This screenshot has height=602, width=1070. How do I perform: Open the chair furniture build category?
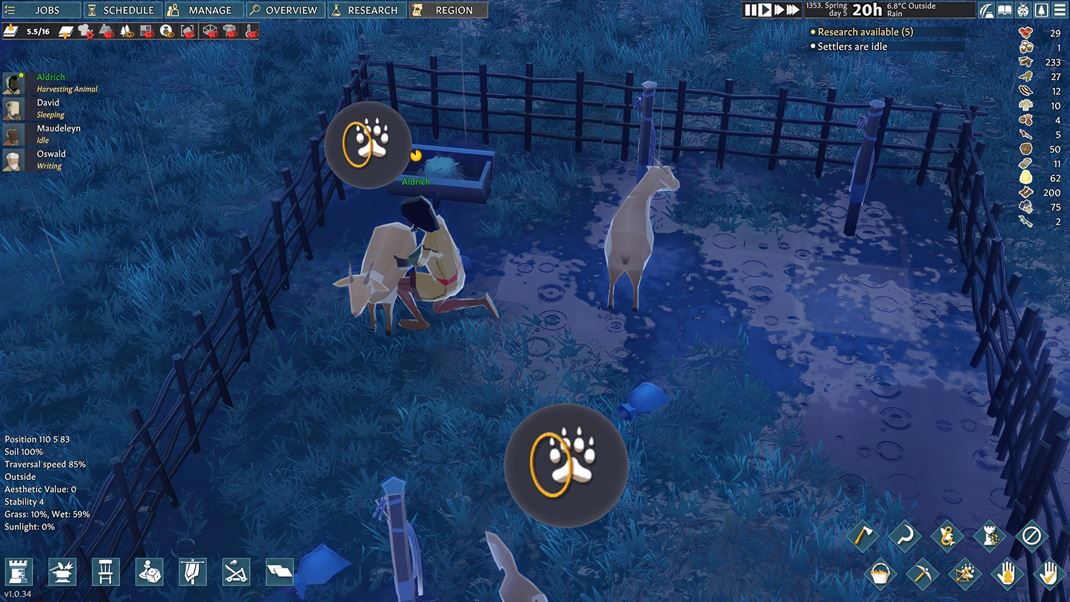click(105, 572)
